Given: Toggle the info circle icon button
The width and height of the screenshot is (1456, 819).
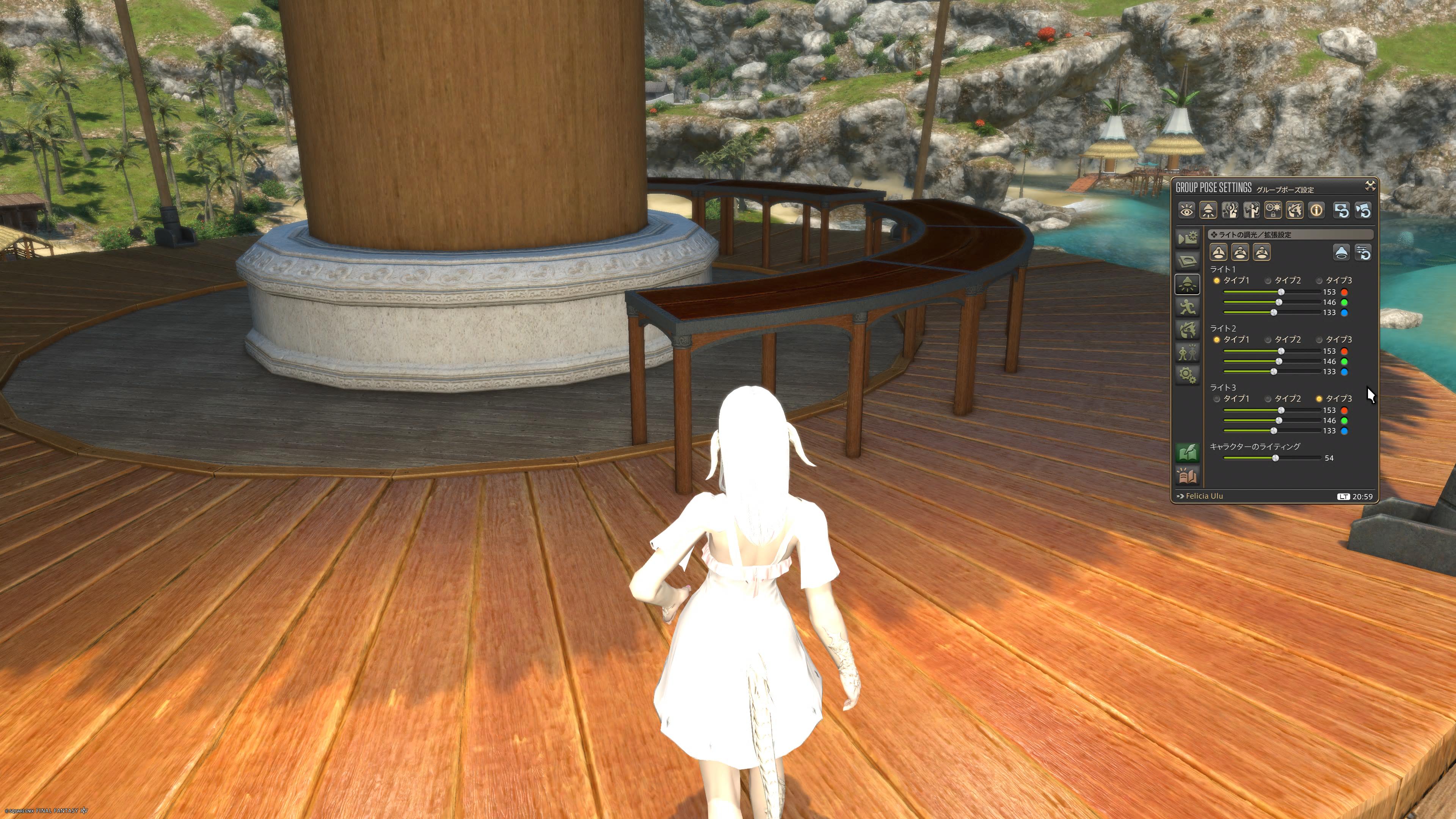Looking at the screenshot, I should [x=1316, y=211].
